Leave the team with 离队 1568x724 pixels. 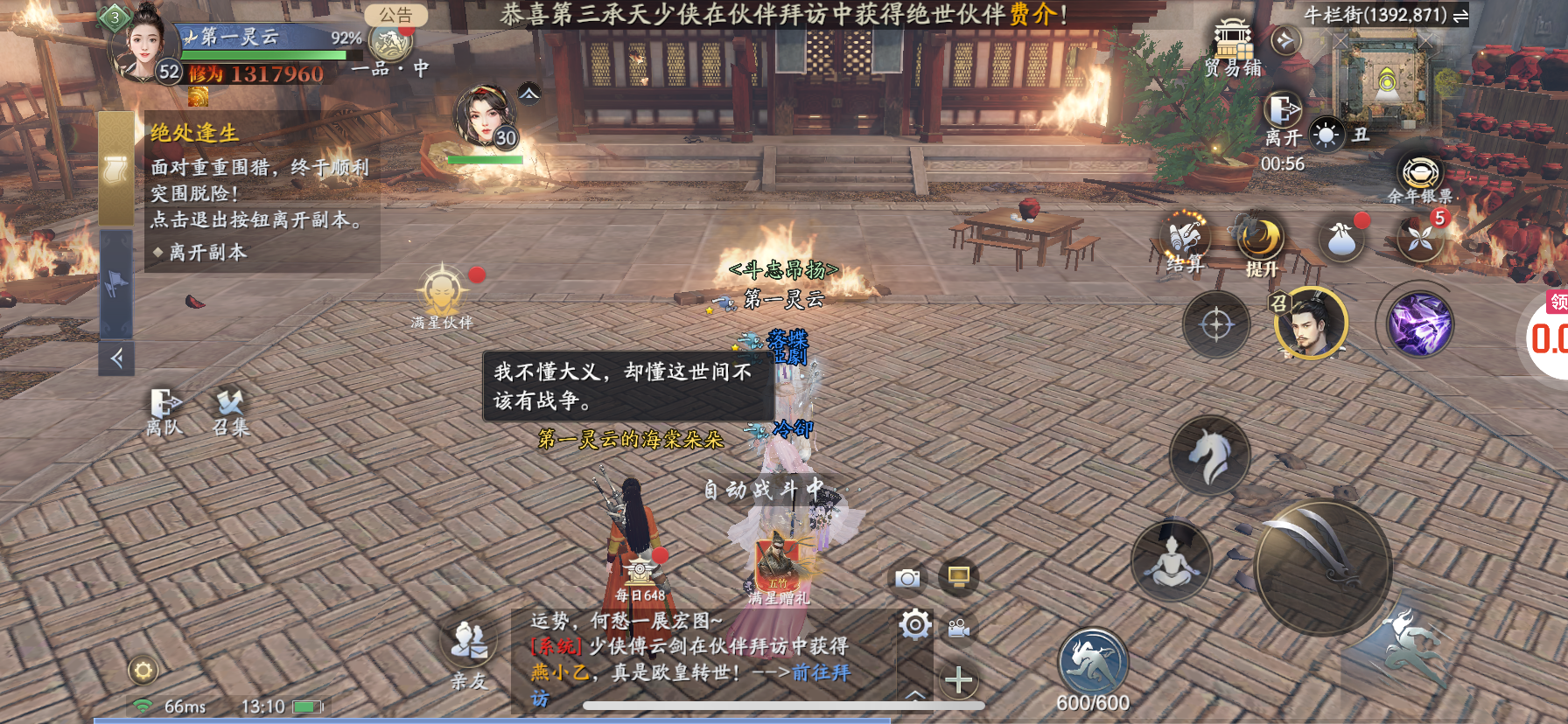164,411
